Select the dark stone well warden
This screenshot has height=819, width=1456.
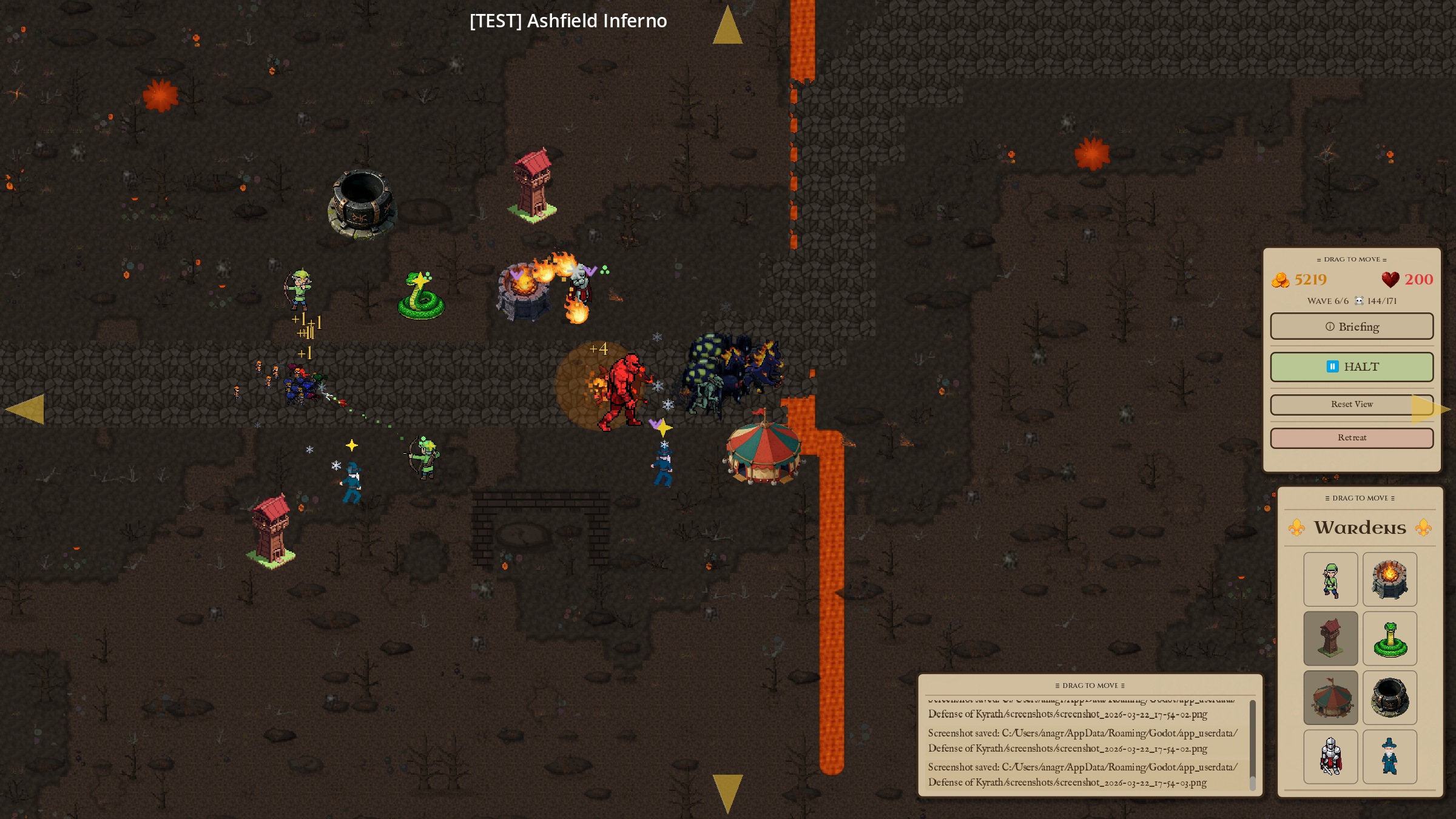pyautogui.click(x=1389, y=698)
